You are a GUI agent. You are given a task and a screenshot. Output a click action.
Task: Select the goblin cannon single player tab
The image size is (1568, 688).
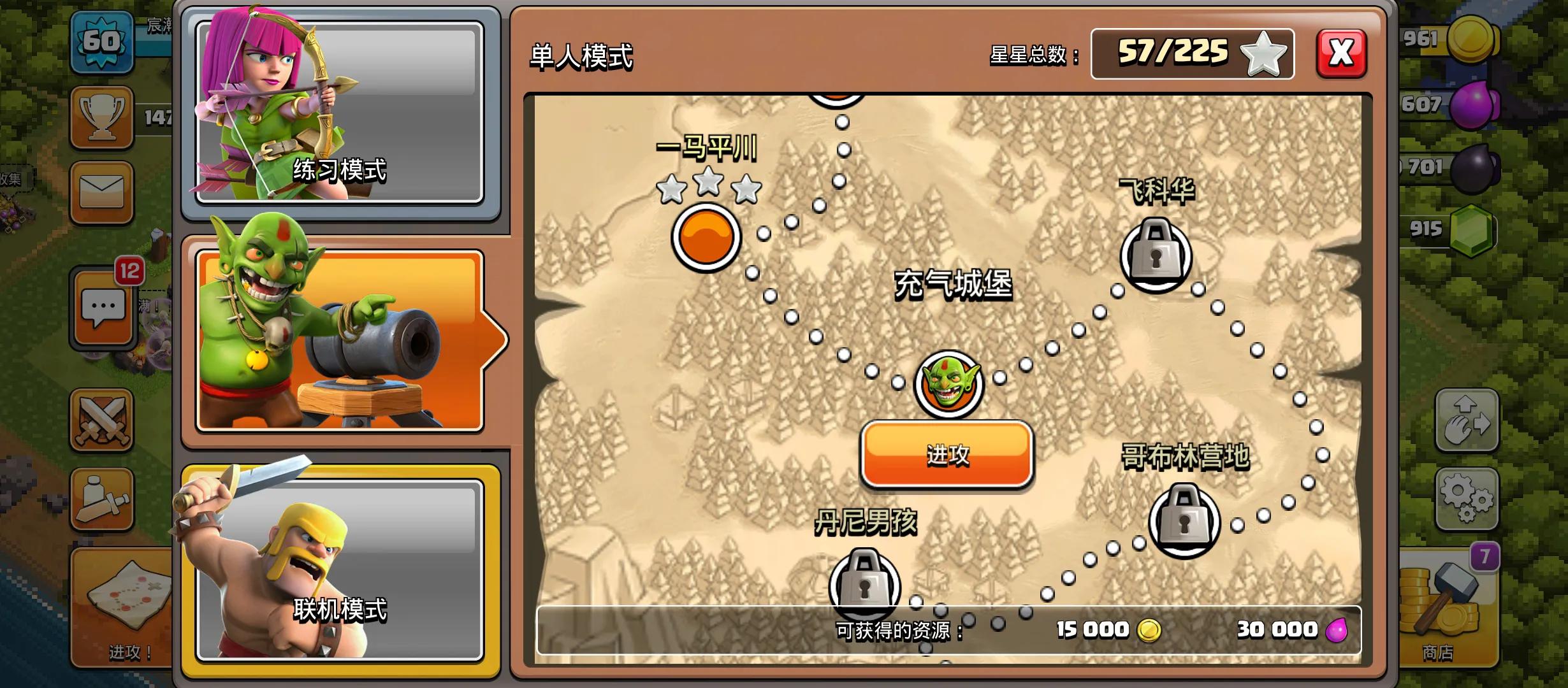(x=339, y=341)
